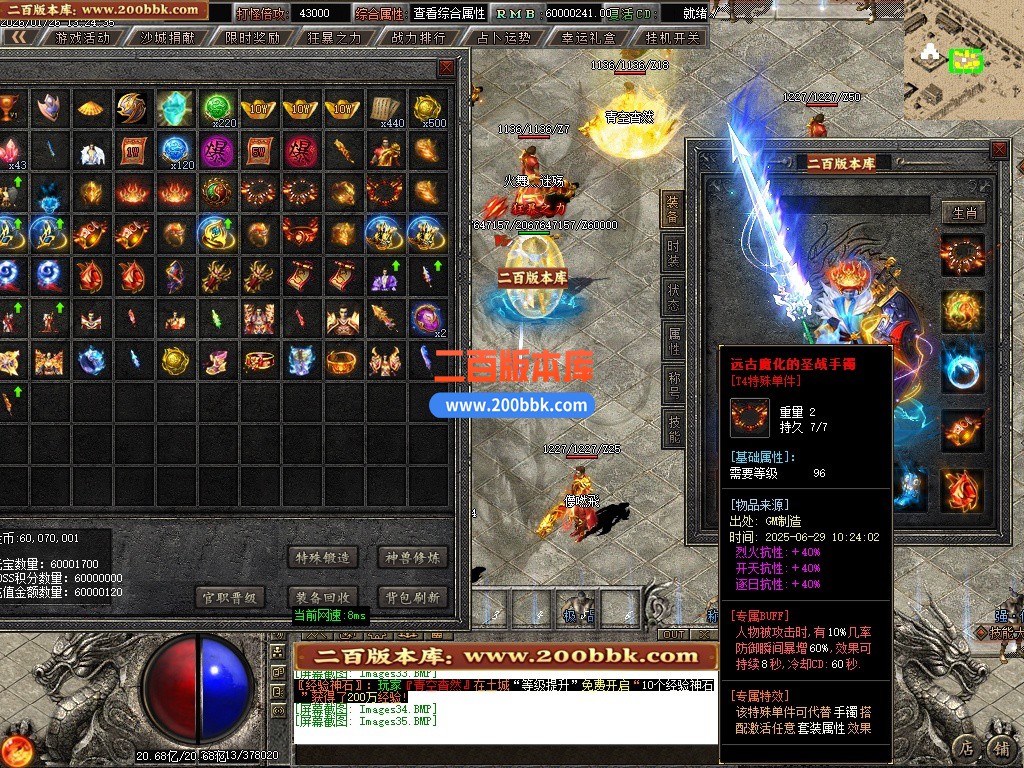
Task: Close the inventory bag window
Action: pos(446,68)
